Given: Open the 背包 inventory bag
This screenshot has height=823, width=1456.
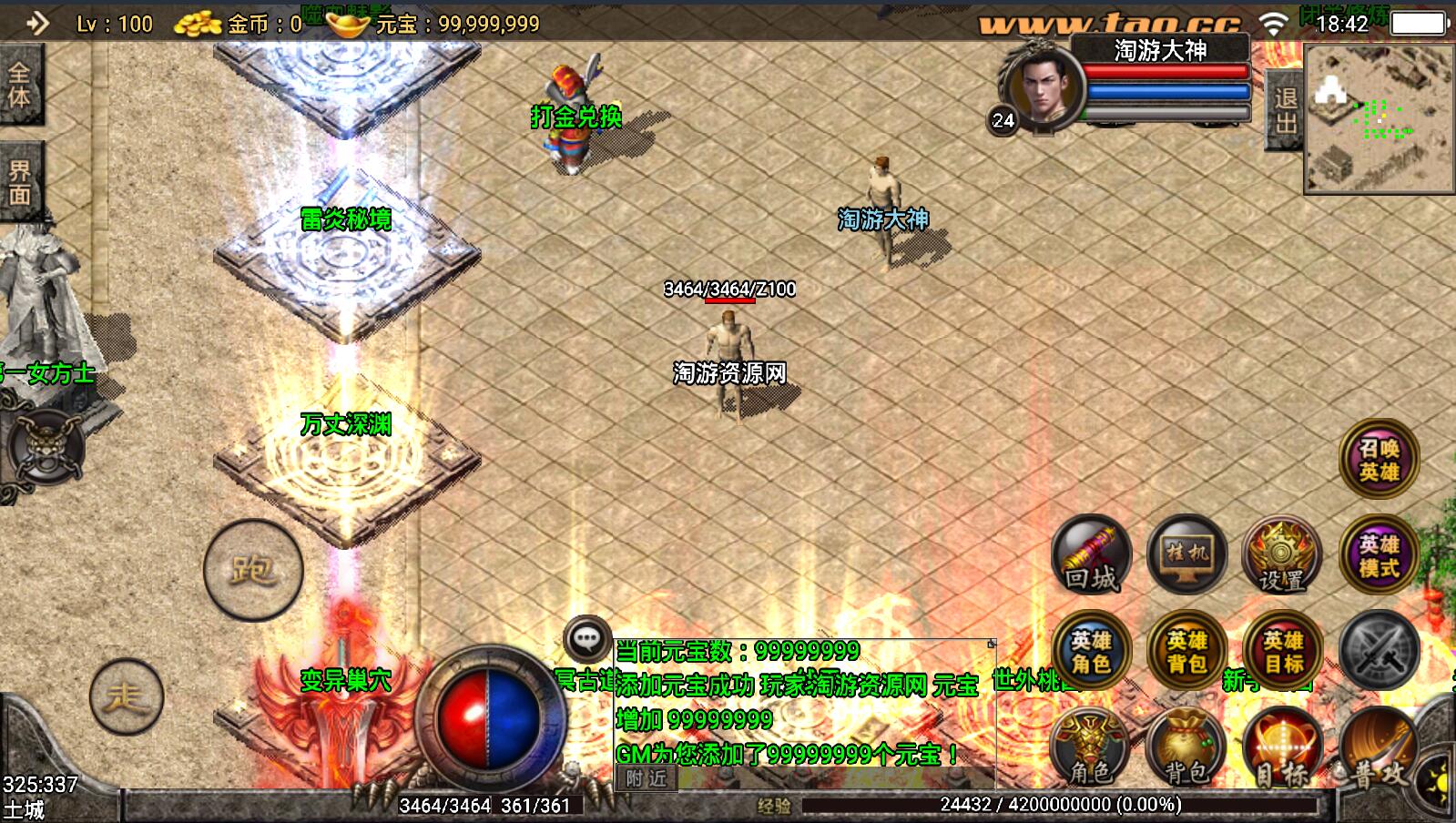Looking at the screenshot, I should pyautogui.click(x=1186, y=748).
